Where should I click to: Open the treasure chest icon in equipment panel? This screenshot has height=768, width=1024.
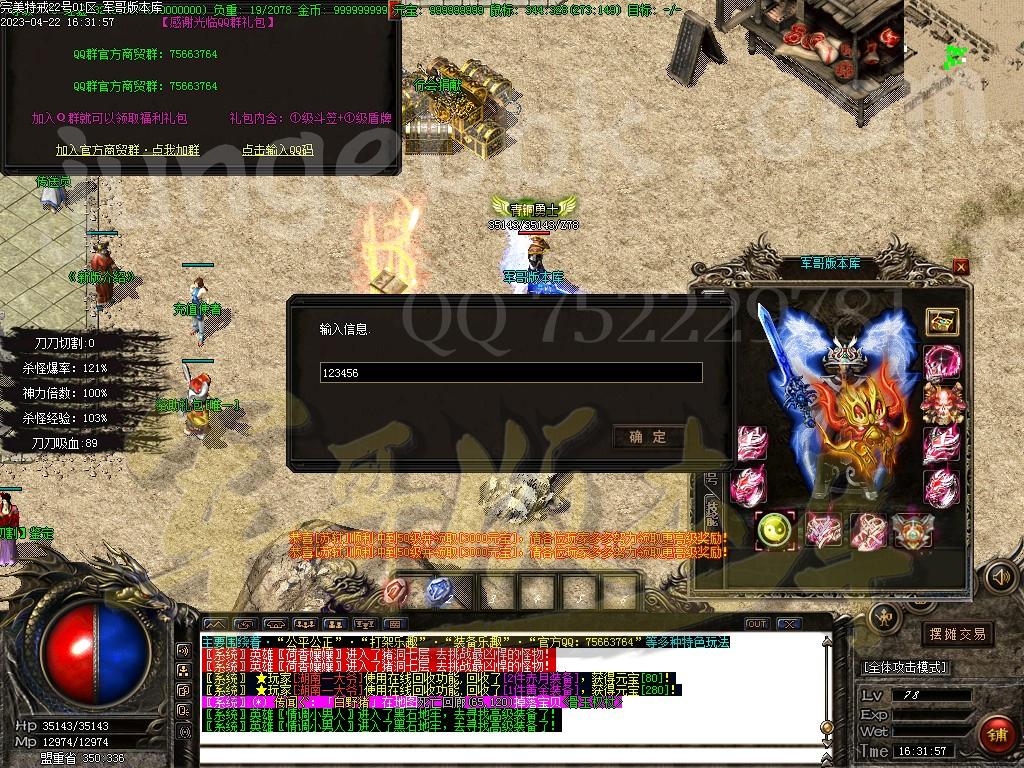[x=942, y=321]
